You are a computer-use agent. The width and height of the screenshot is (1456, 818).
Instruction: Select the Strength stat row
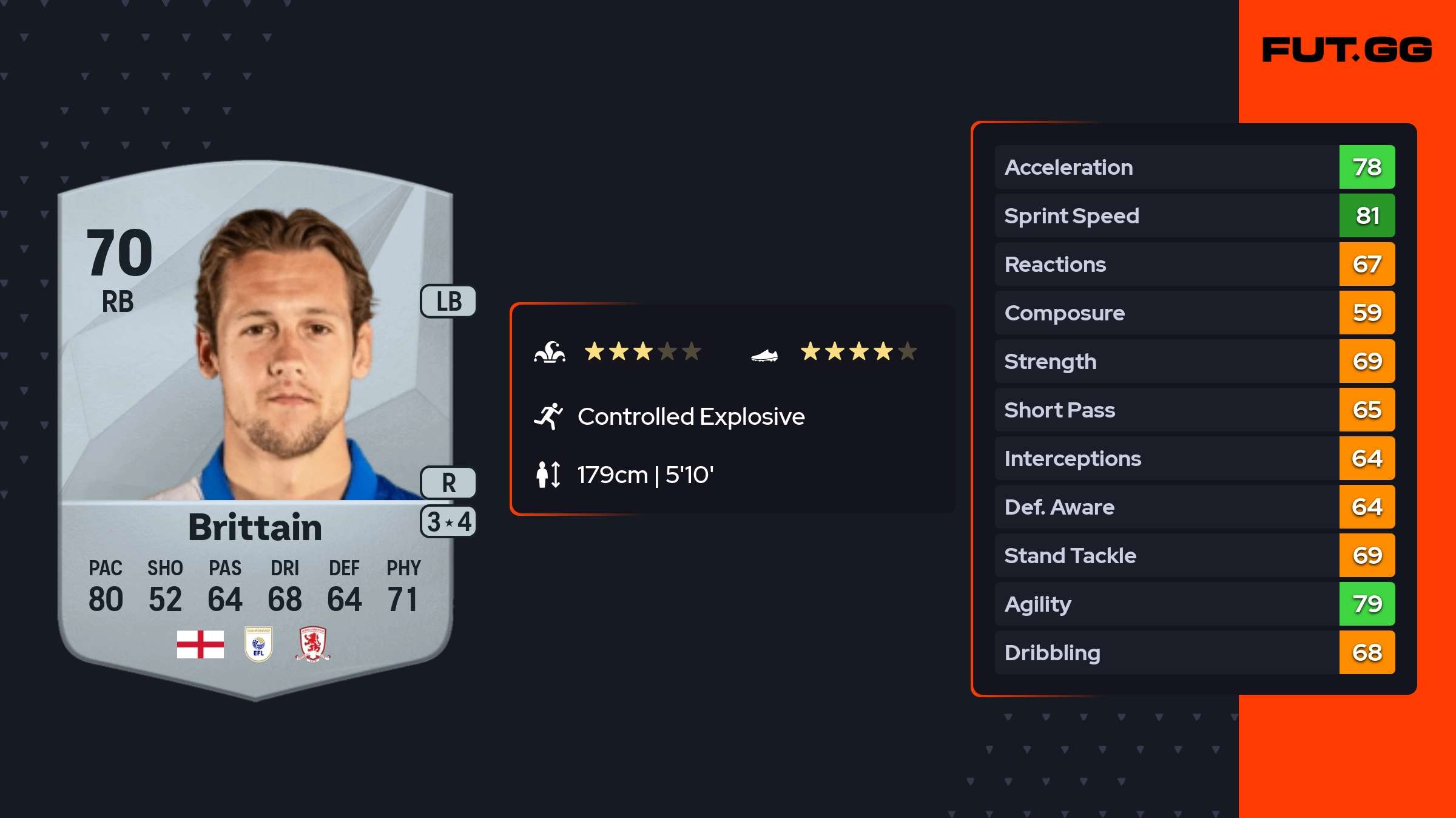click(1194, 361)
